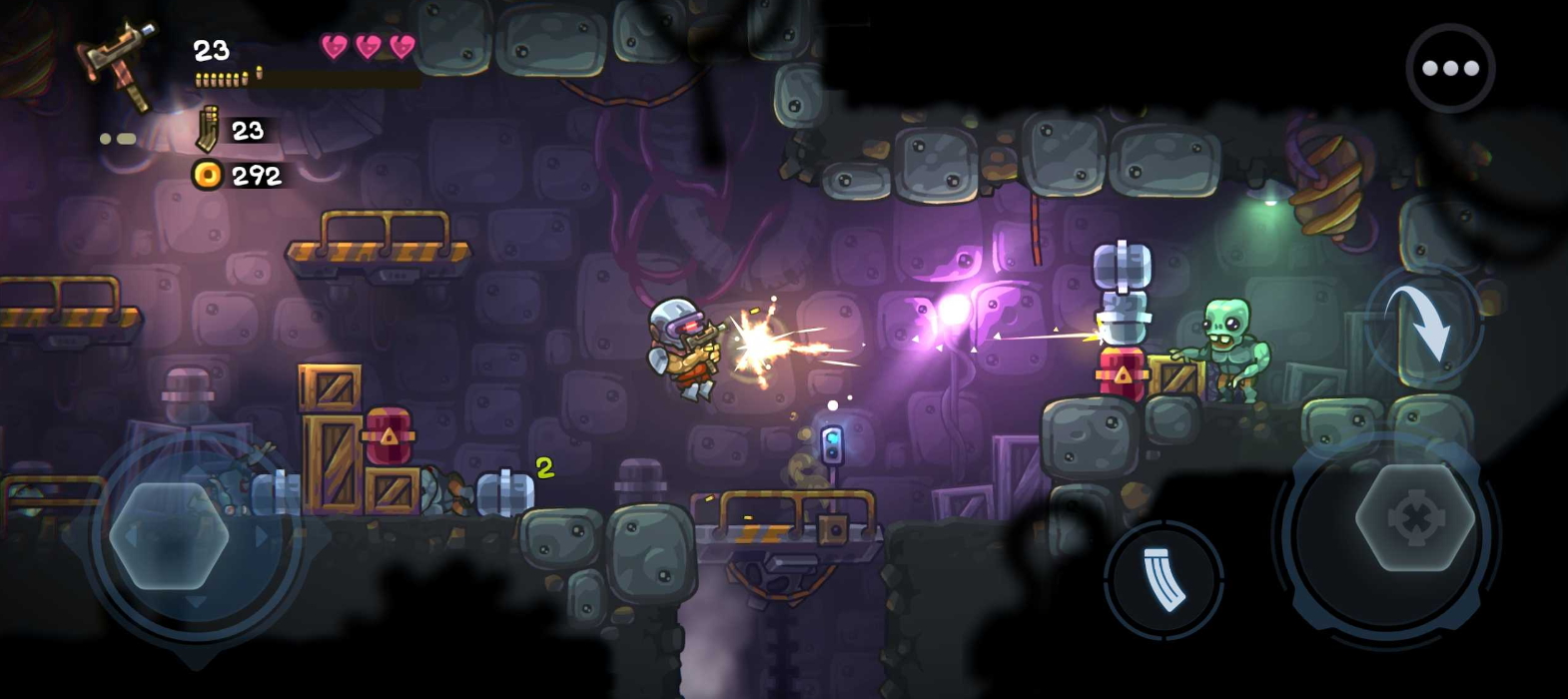Reload with the ammo magazine button
This screenshot has width=1568, height=699.
(x=1164, y=578)
